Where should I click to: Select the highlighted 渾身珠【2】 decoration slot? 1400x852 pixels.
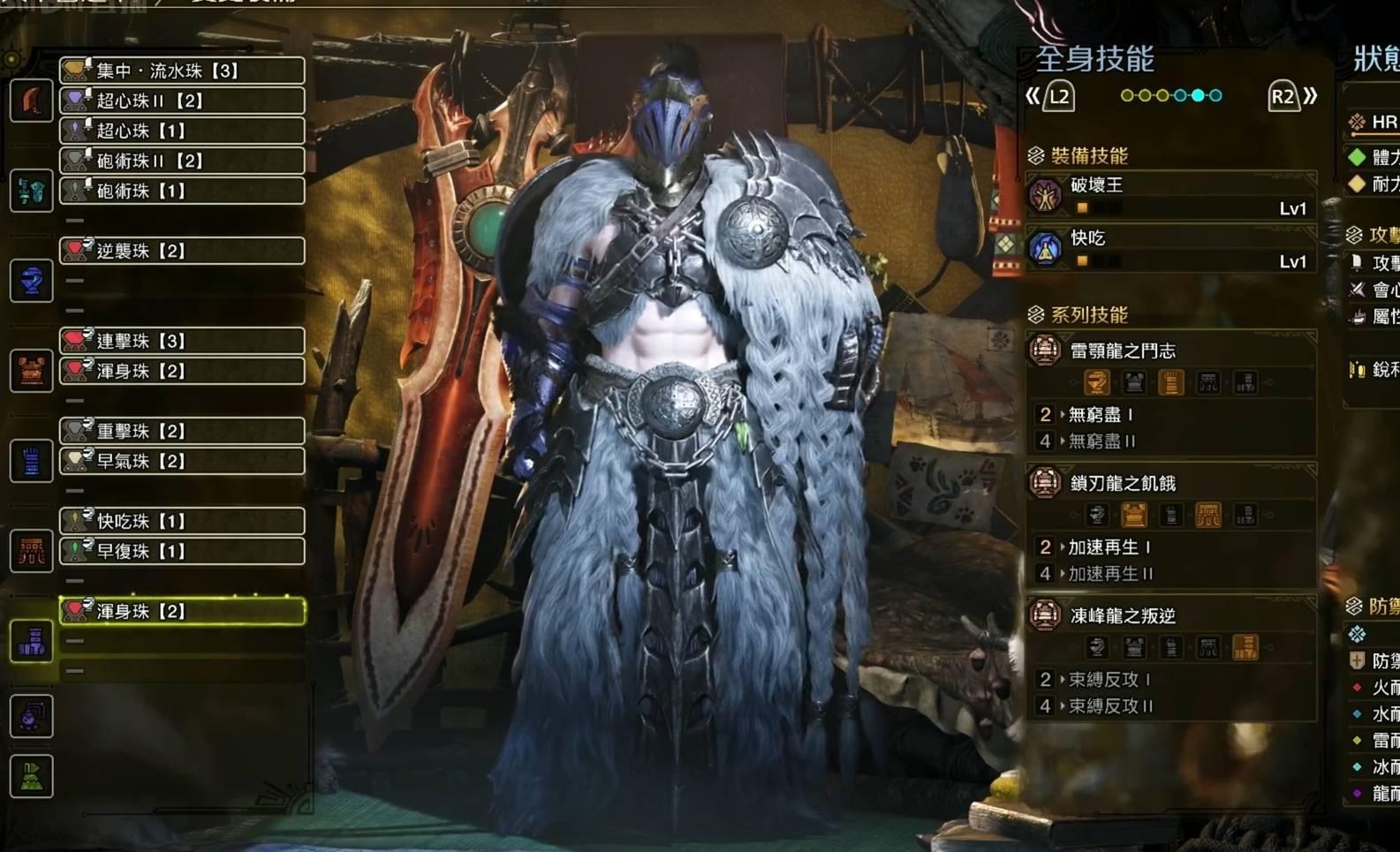coord(181,610)
